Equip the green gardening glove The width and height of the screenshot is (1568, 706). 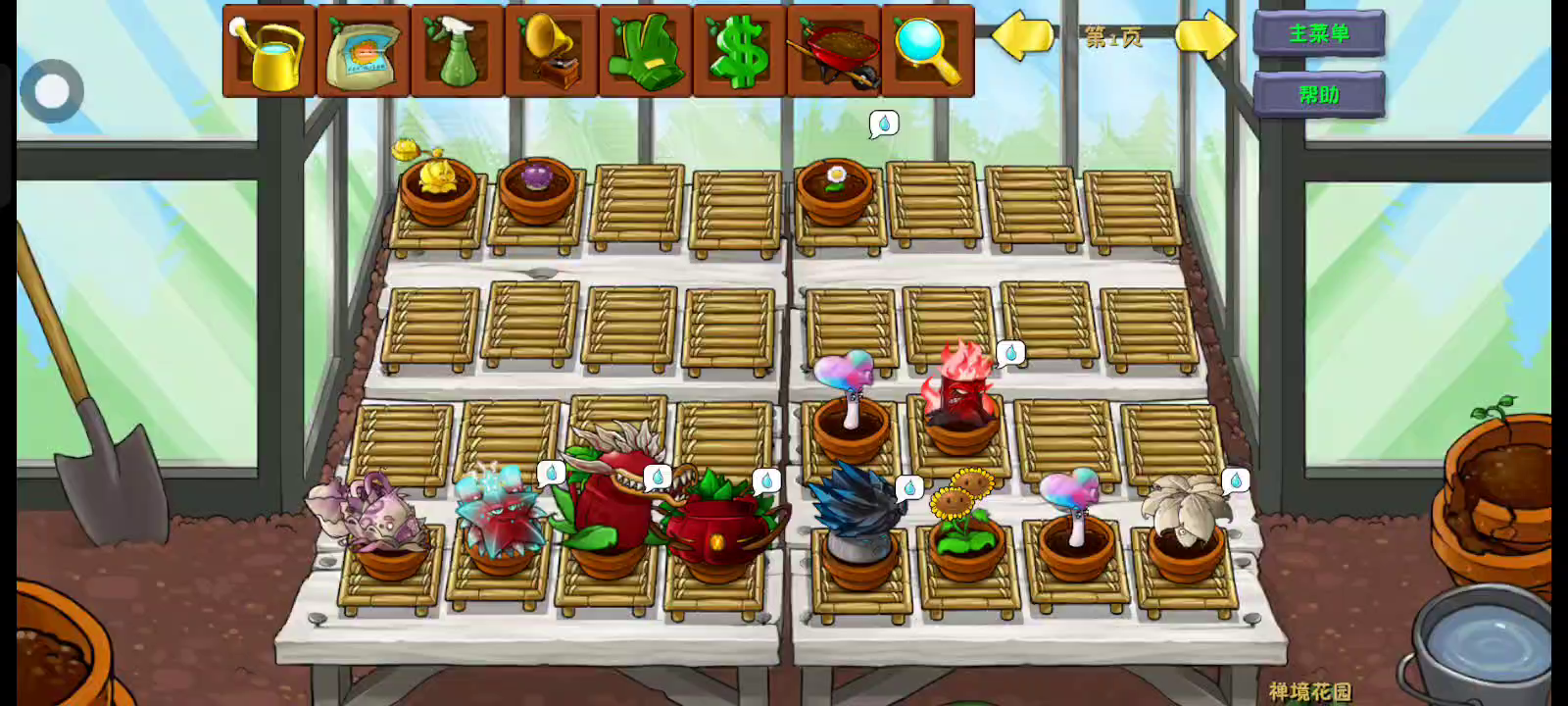645,51
